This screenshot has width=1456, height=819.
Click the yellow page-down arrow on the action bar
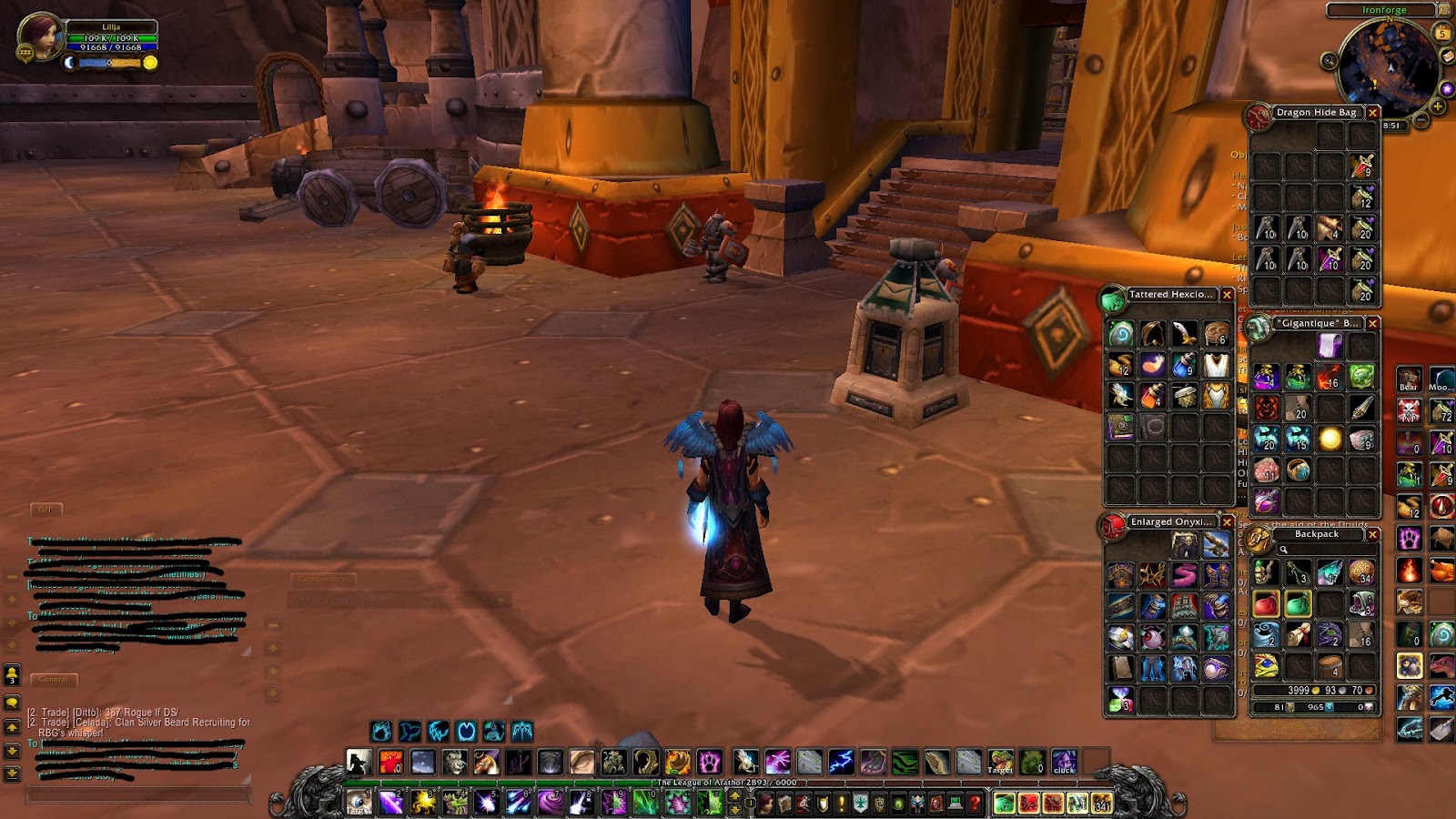[734, 811]
